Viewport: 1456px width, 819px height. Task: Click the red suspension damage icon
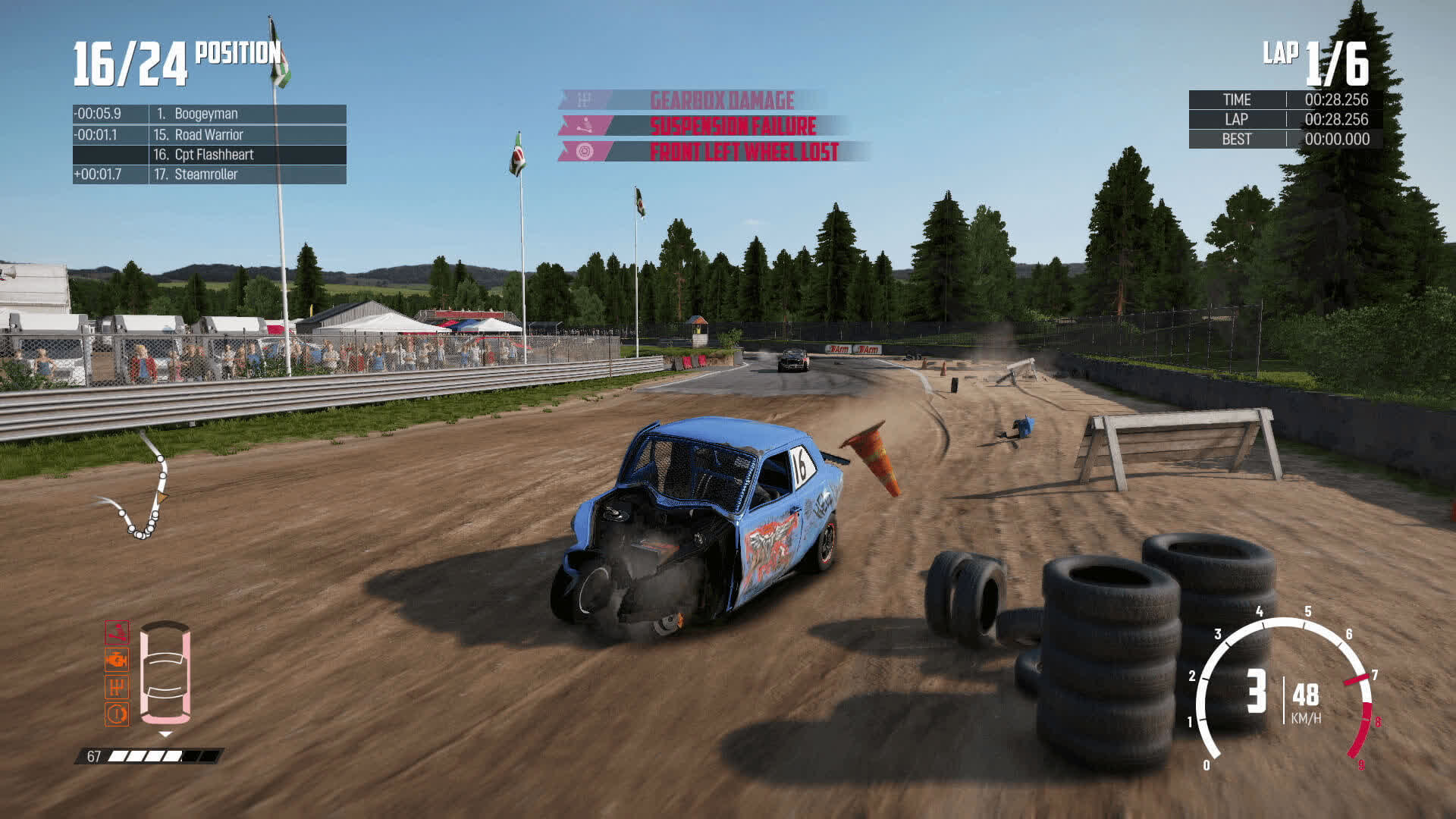117,632
